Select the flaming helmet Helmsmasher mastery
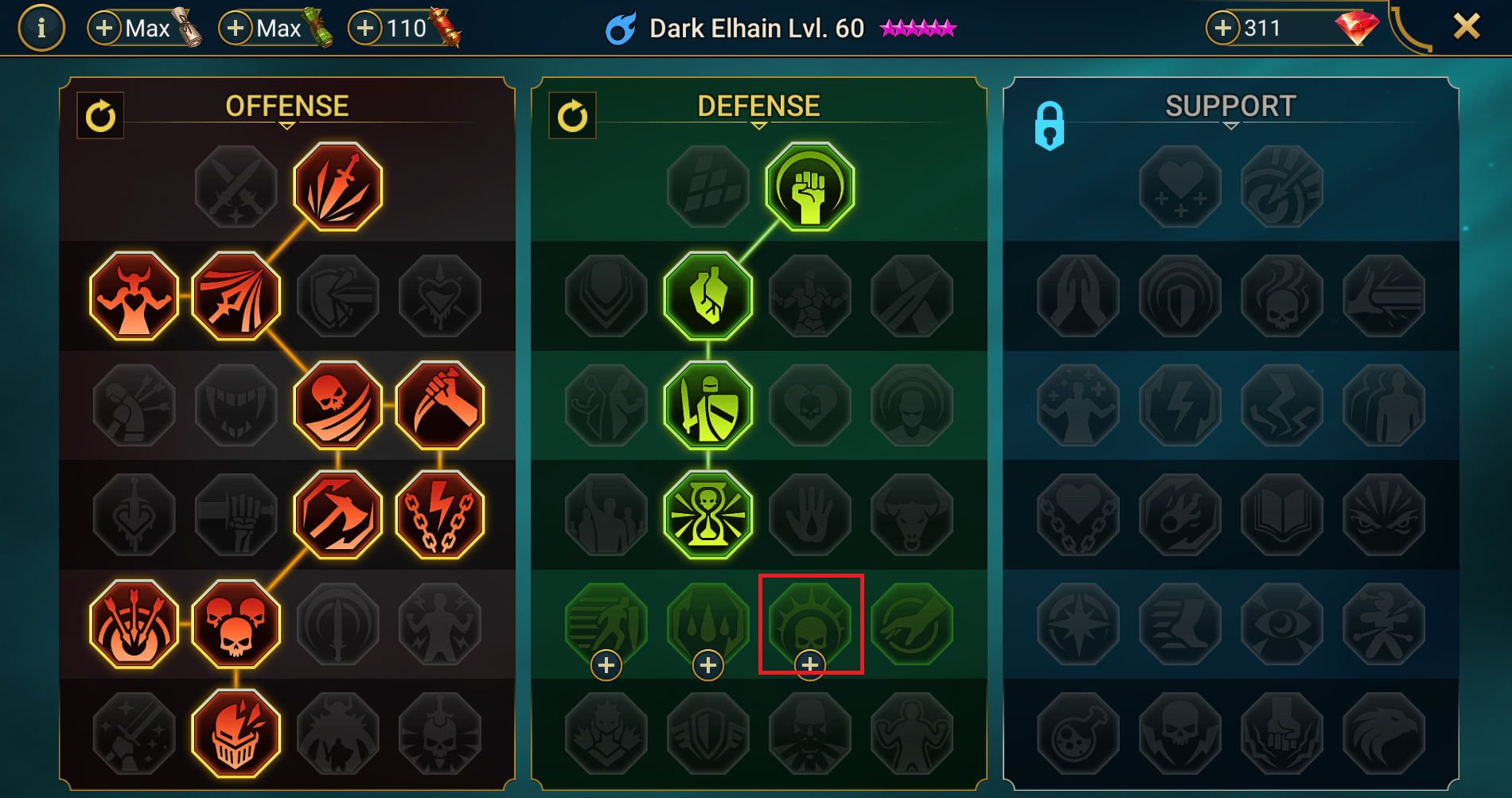The height and width of the screenshot is (798, 1512). click(x=236, y=732)
